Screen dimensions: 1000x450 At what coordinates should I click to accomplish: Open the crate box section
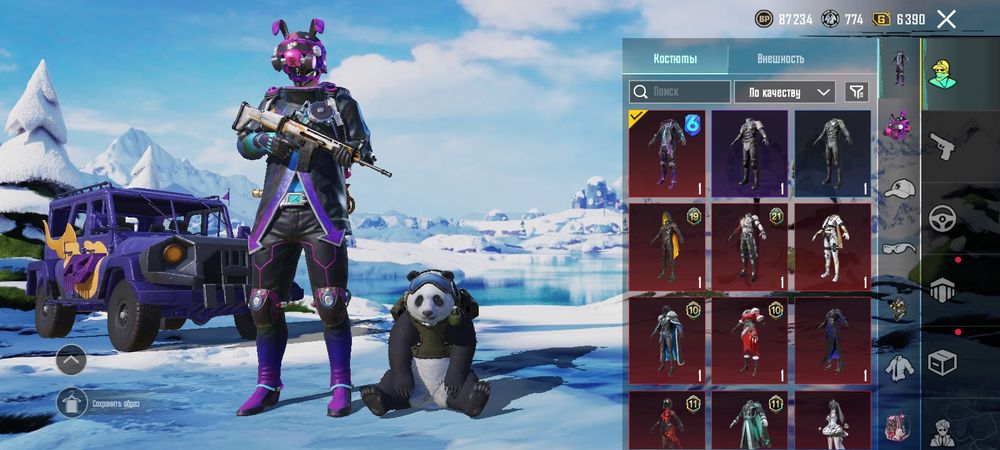point(942,362)
